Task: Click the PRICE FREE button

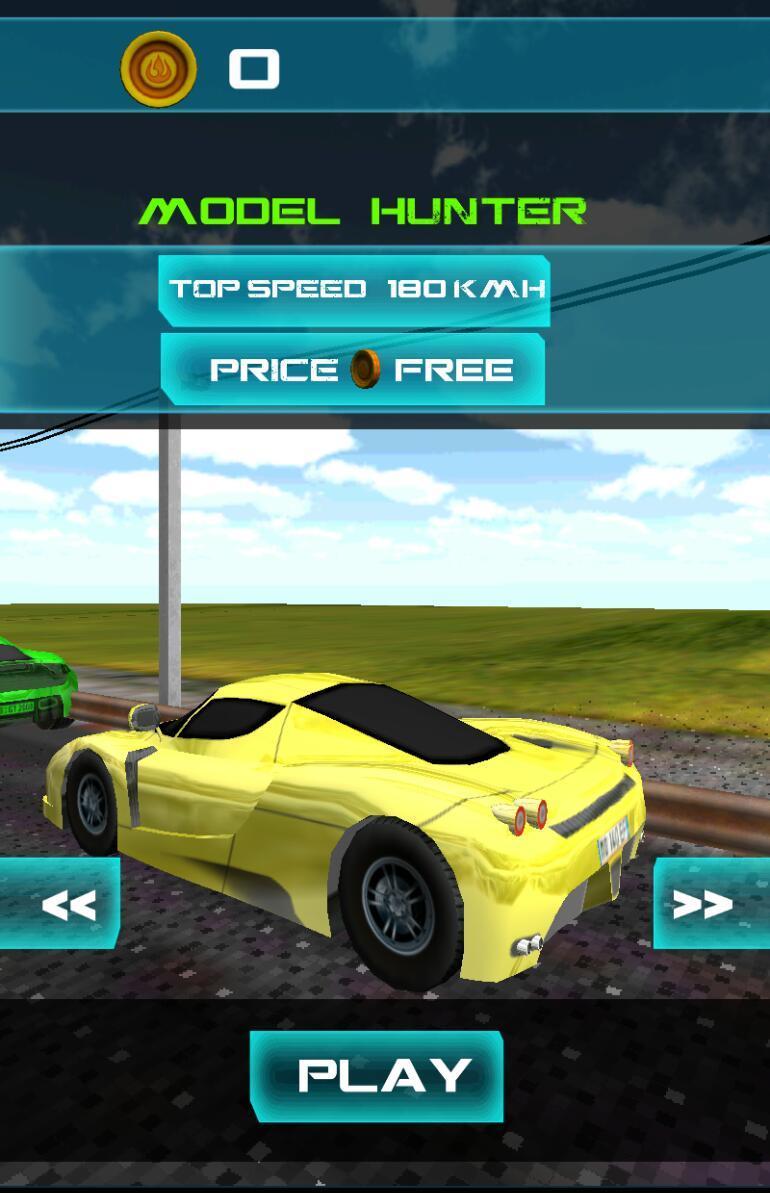Action: (x=353, y=370)
